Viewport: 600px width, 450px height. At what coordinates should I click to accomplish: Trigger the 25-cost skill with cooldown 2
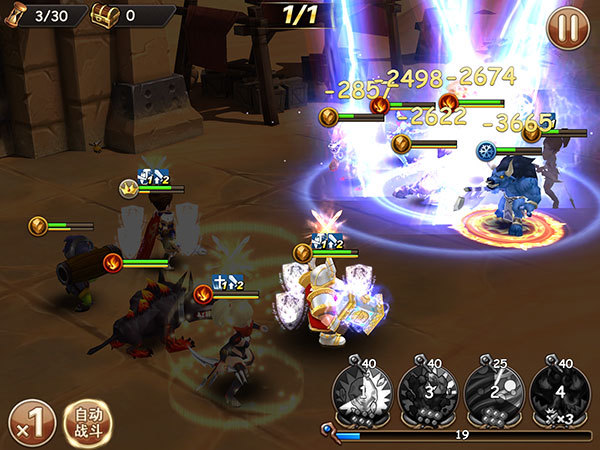[x=494, y=389]
